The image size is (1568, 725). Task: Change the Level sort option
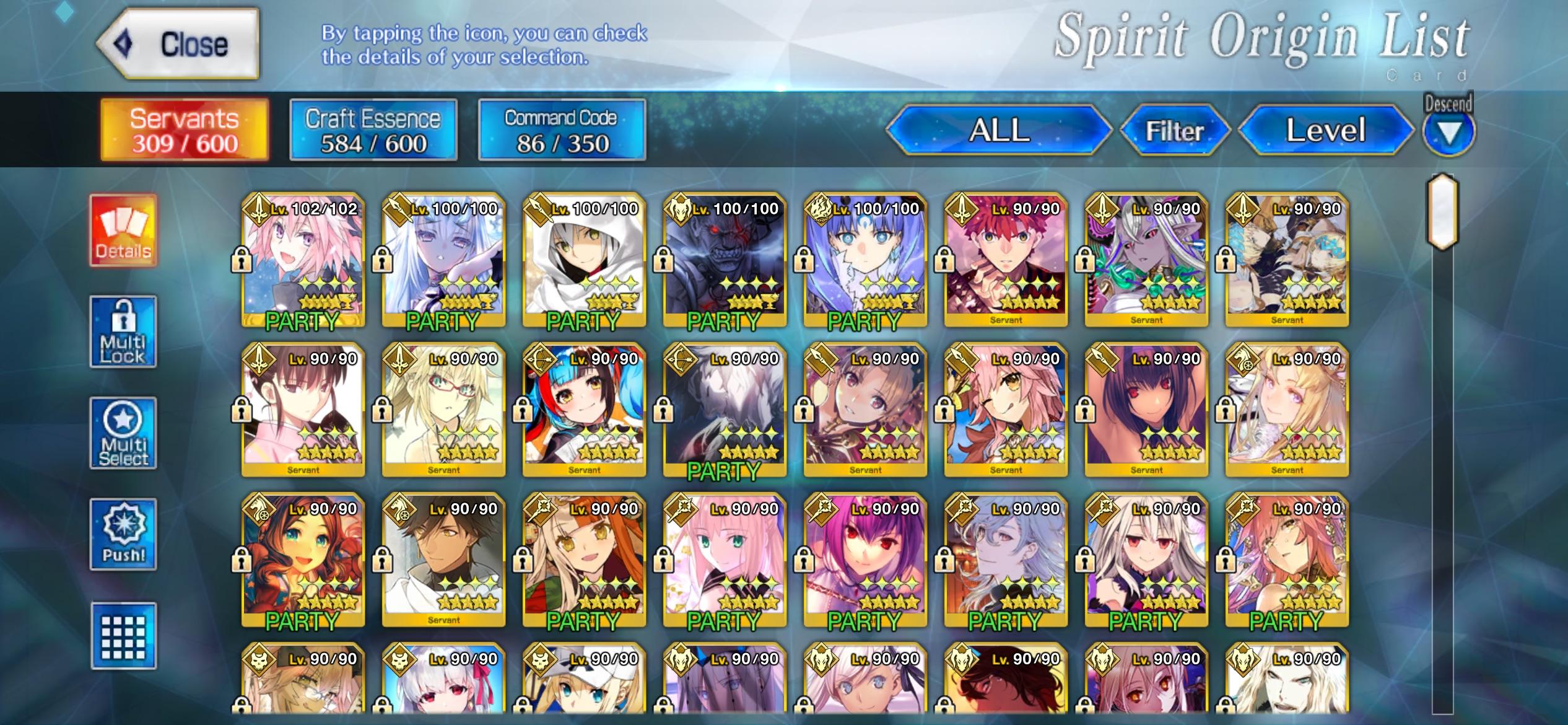[1325, 130]
